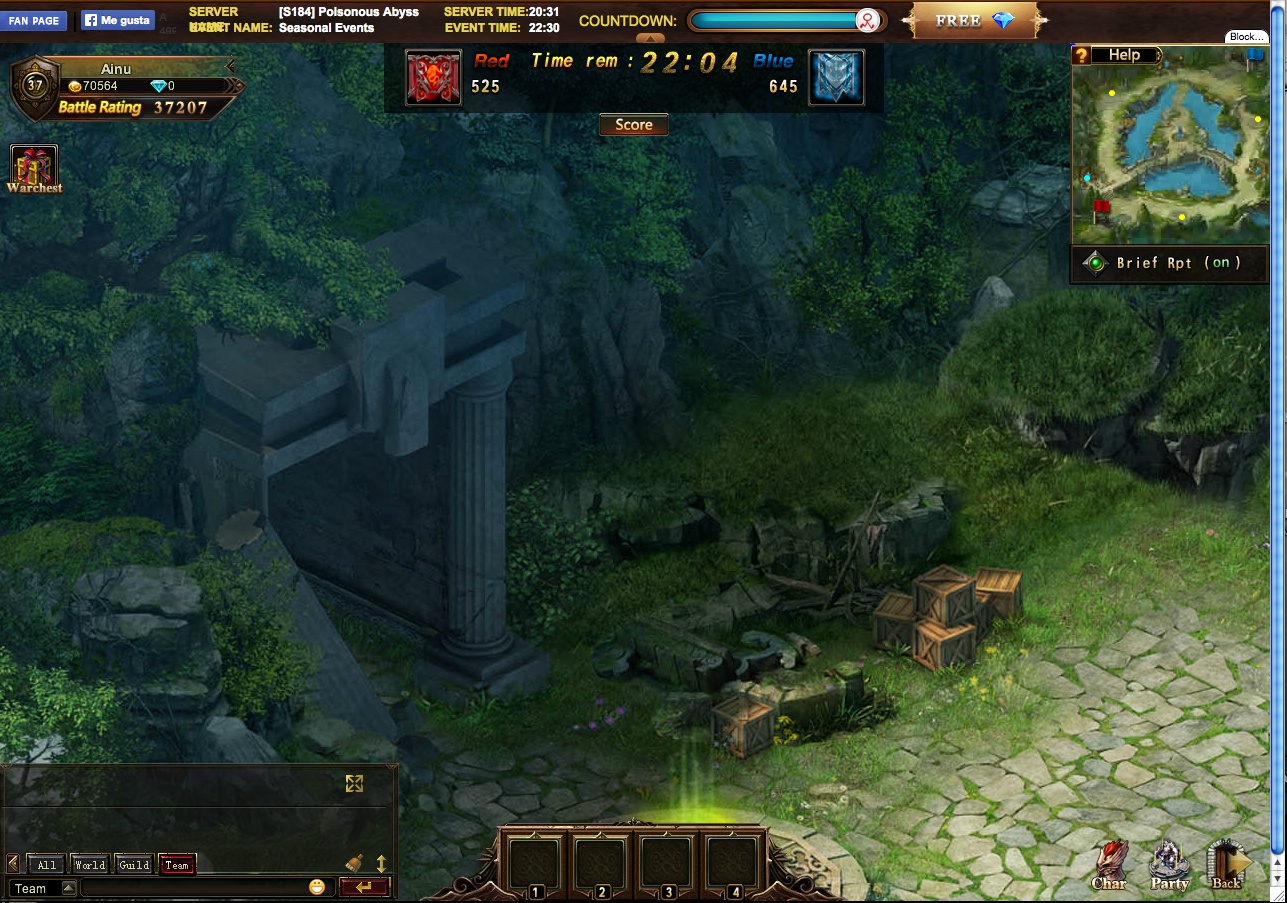Viewport: 1287px width, 903px height.
Task: Toggle the Brief Rpt setting
Action: click(x=1168, y=263)
